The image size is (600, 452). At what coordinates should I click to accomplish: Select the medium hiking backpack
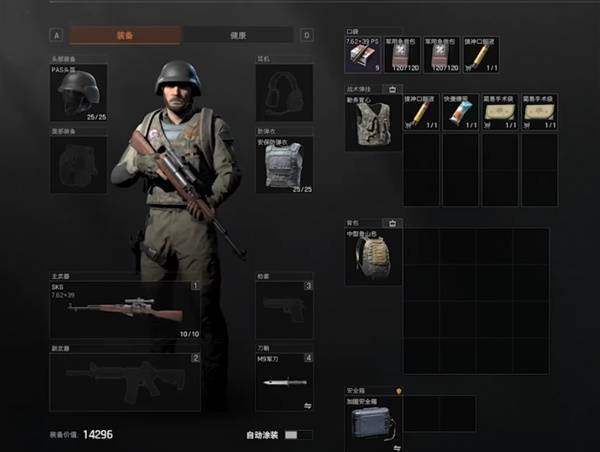[x=373, y=257]
